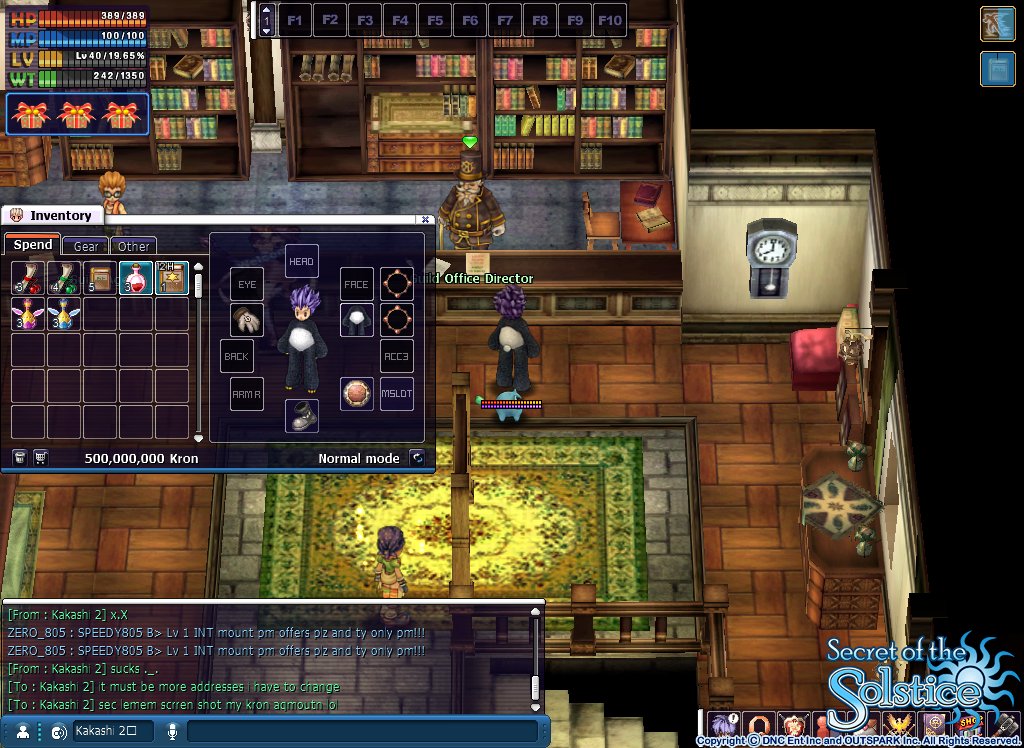Viewport: 1024px width, 748px height.
Task: Click the F10 hotkey slot
Action: (610, 20)
